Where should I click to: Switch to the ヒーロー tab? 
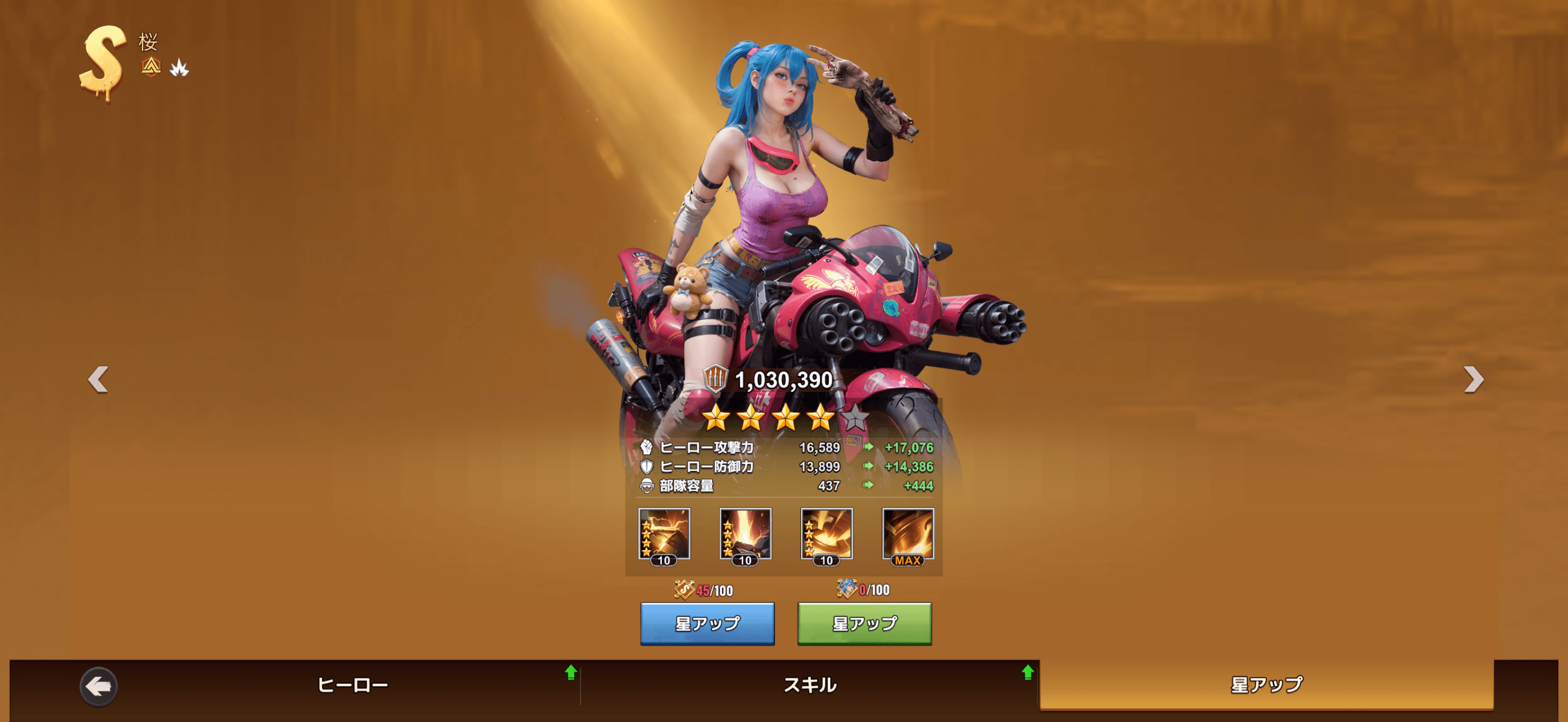tap(352, 685)
